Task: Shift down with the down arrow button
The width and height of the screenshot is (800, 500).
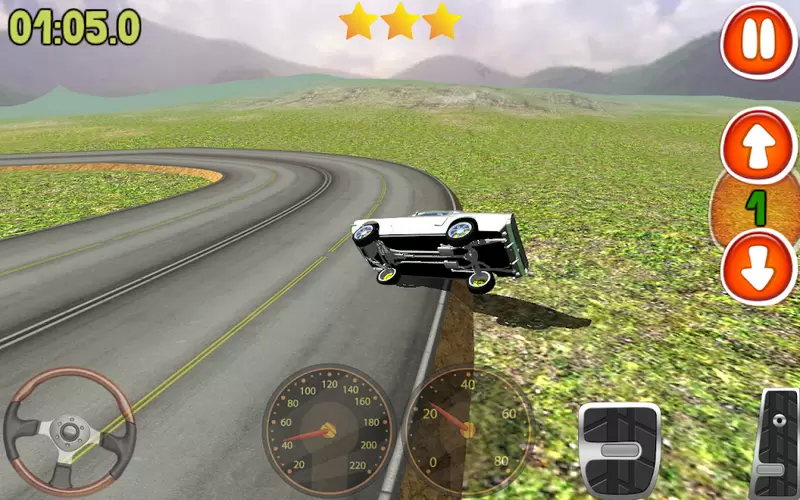Action: coord(758,266)
